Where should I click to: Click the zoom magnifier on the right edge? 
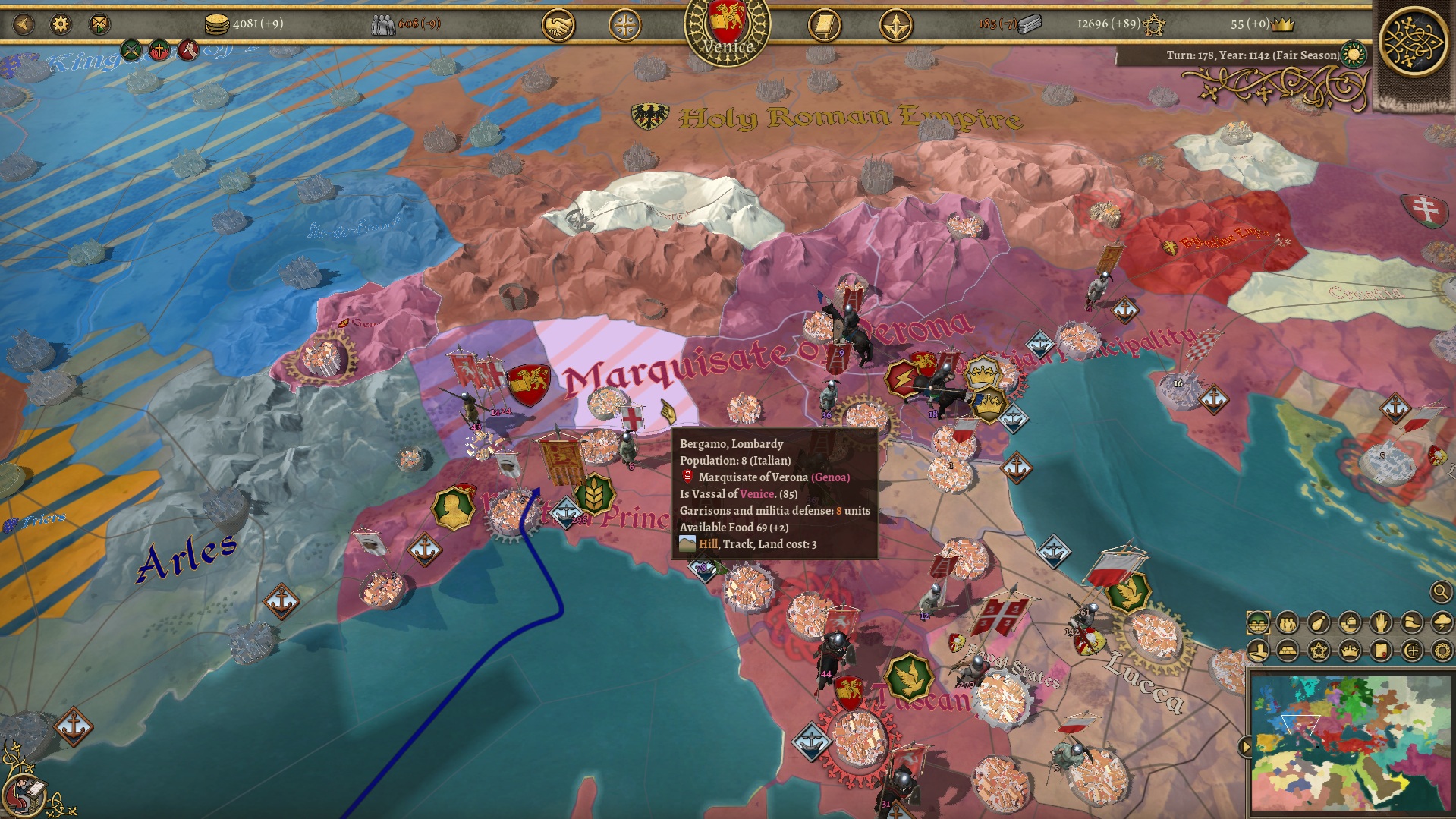point(1441,593)
